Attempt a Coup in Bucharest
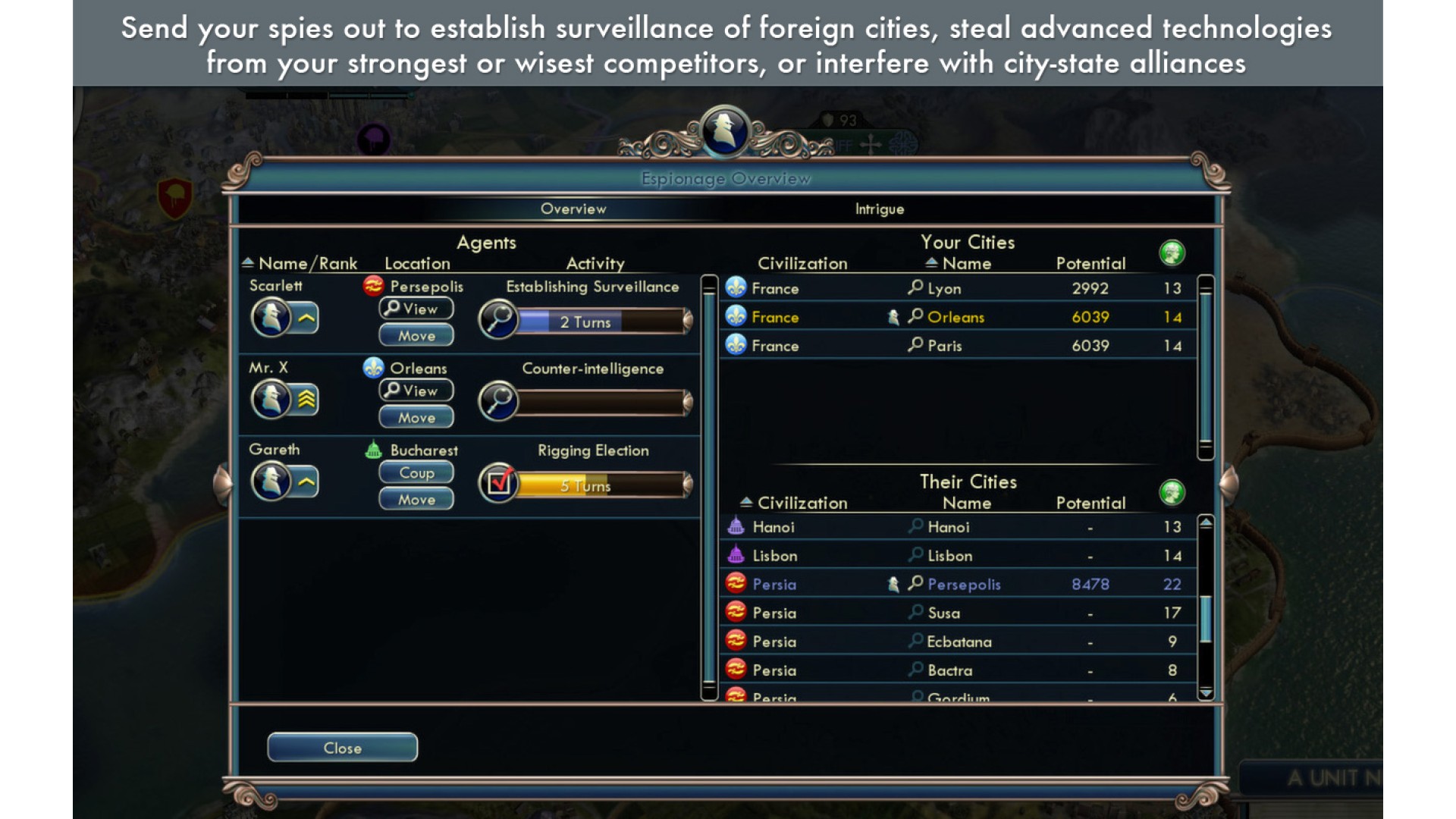Viewport: 1456px width, 819px height. (x=416, y=472)
